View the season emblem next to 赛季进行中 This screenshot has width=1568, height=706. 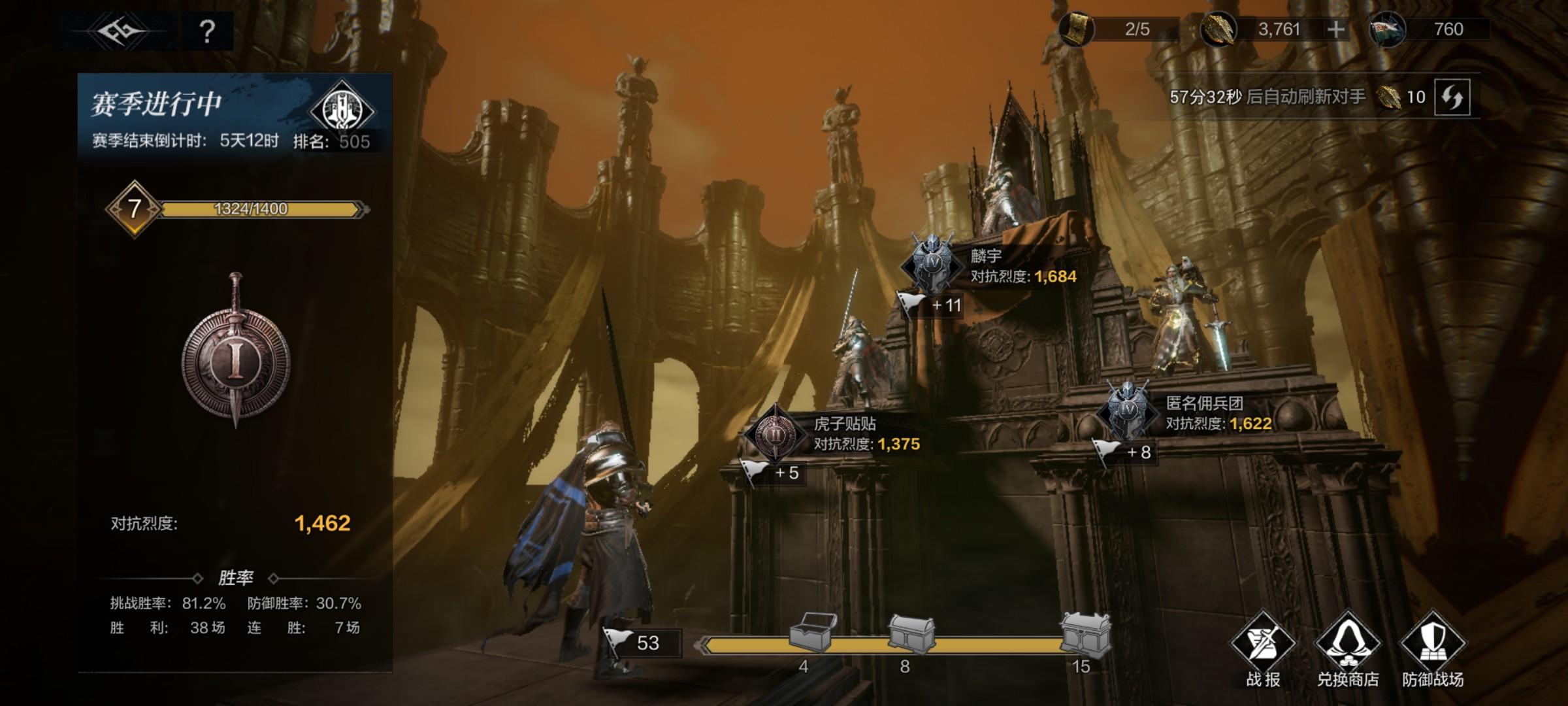(x=342, y=110)
